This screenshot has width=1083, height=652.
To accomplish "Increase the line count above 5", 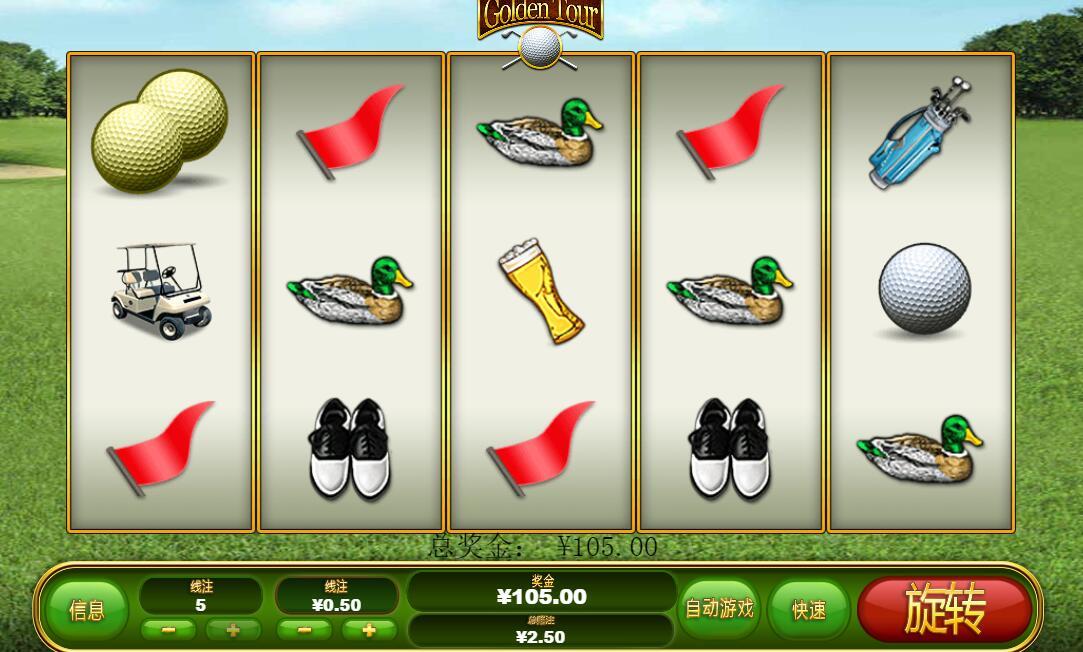I will (x=233, y=630).
